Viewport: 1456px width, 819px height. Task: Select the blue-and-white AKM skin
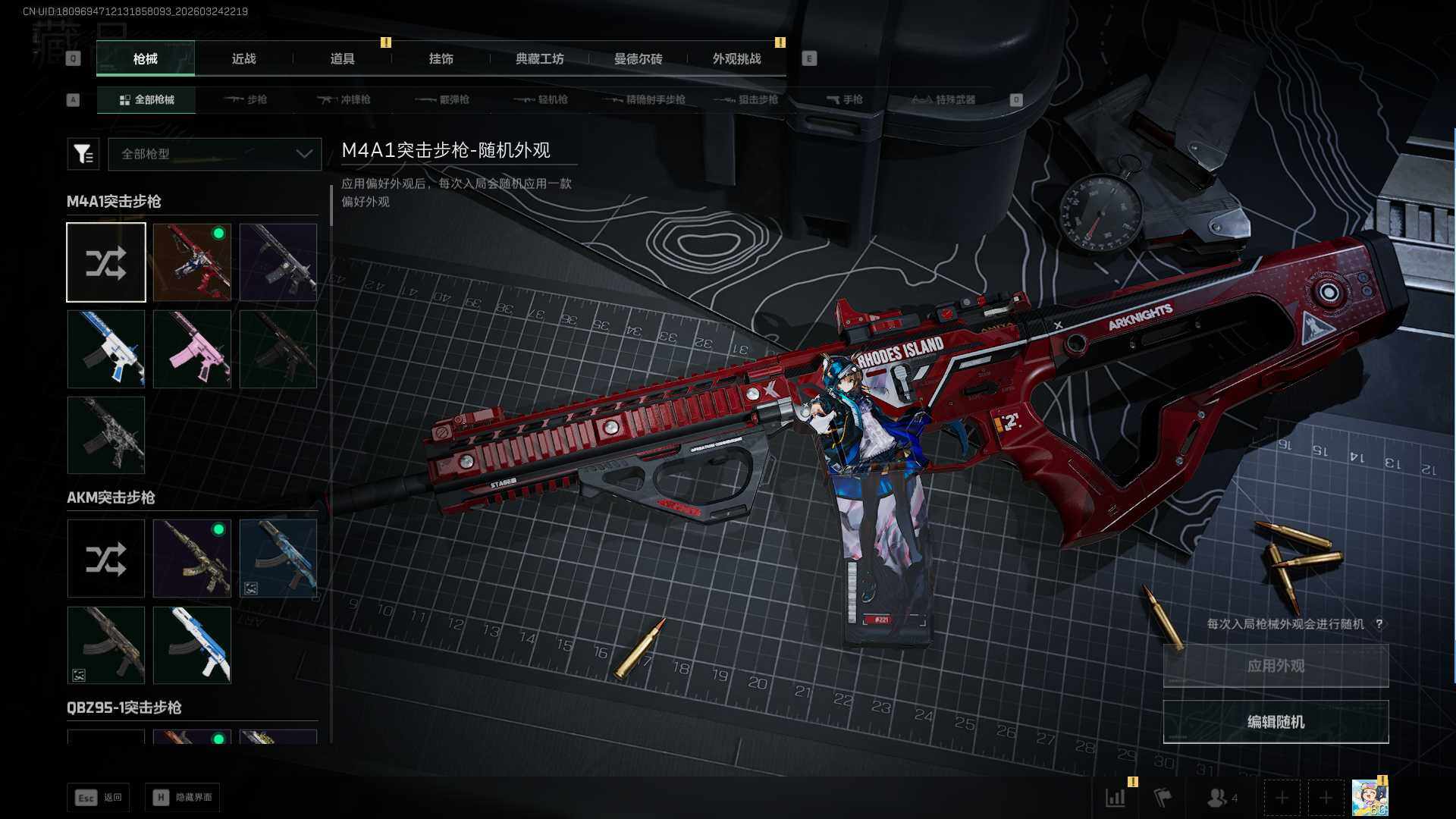(x=192, y=645)
